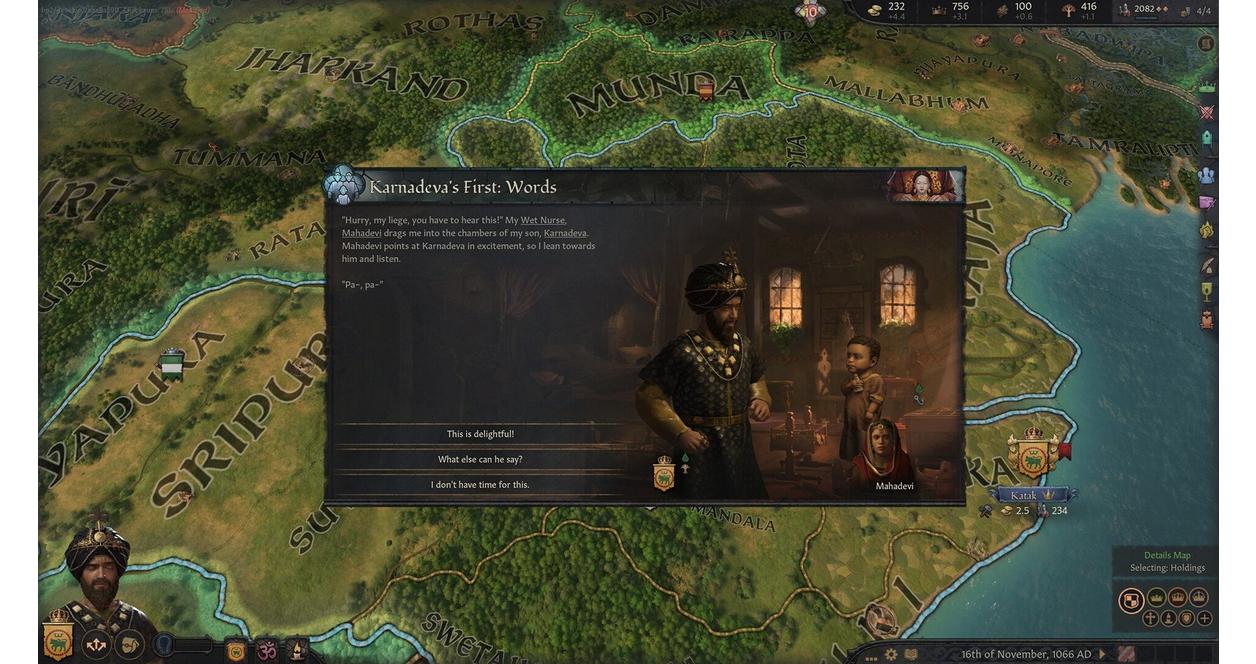Open the green crown realm side tab
The width and height of the screenshot is (1256, 664).
[x=1207, y=87]
